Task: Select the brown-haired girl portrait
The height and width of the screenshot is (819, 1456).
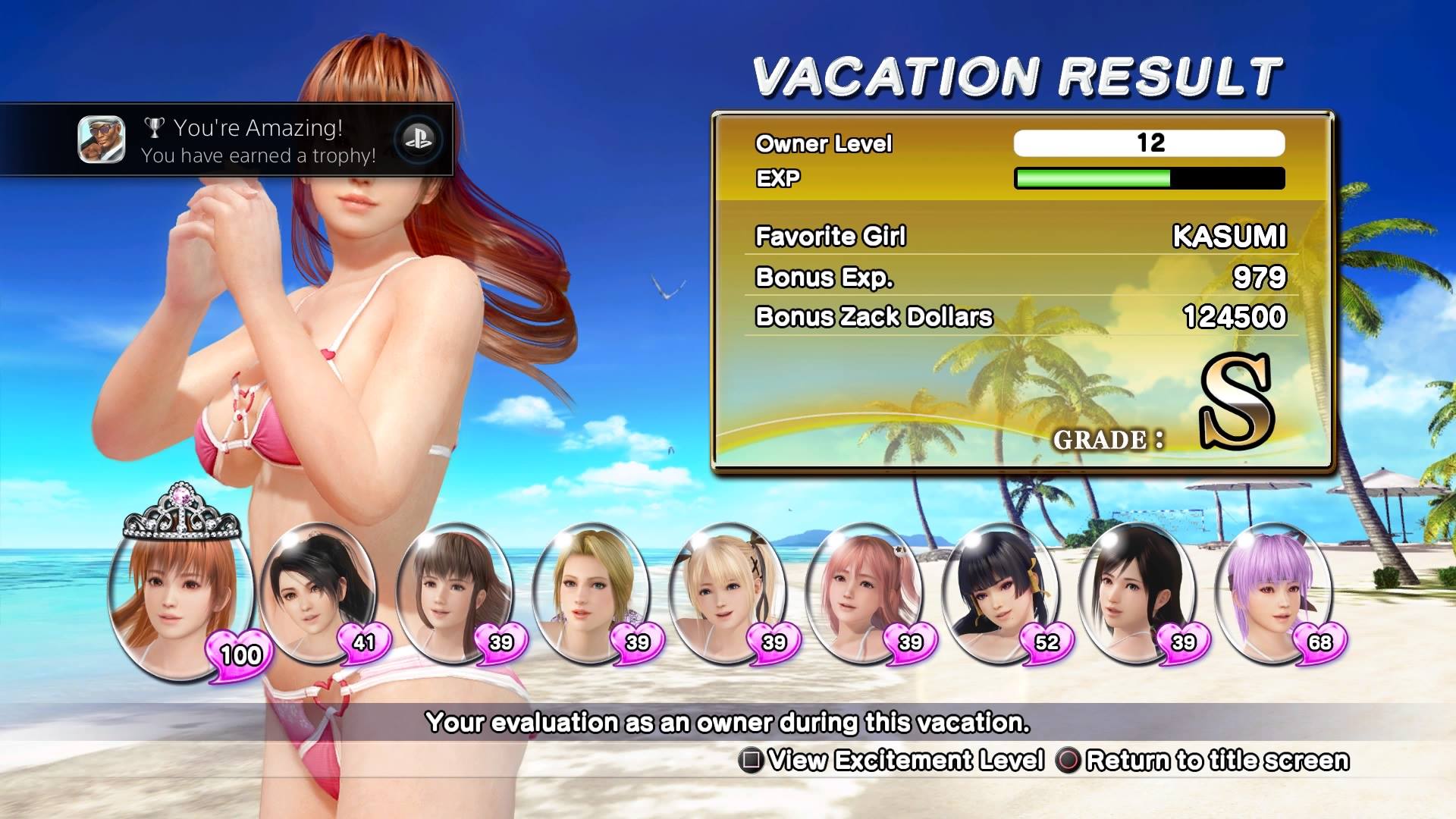Action: 455,591
